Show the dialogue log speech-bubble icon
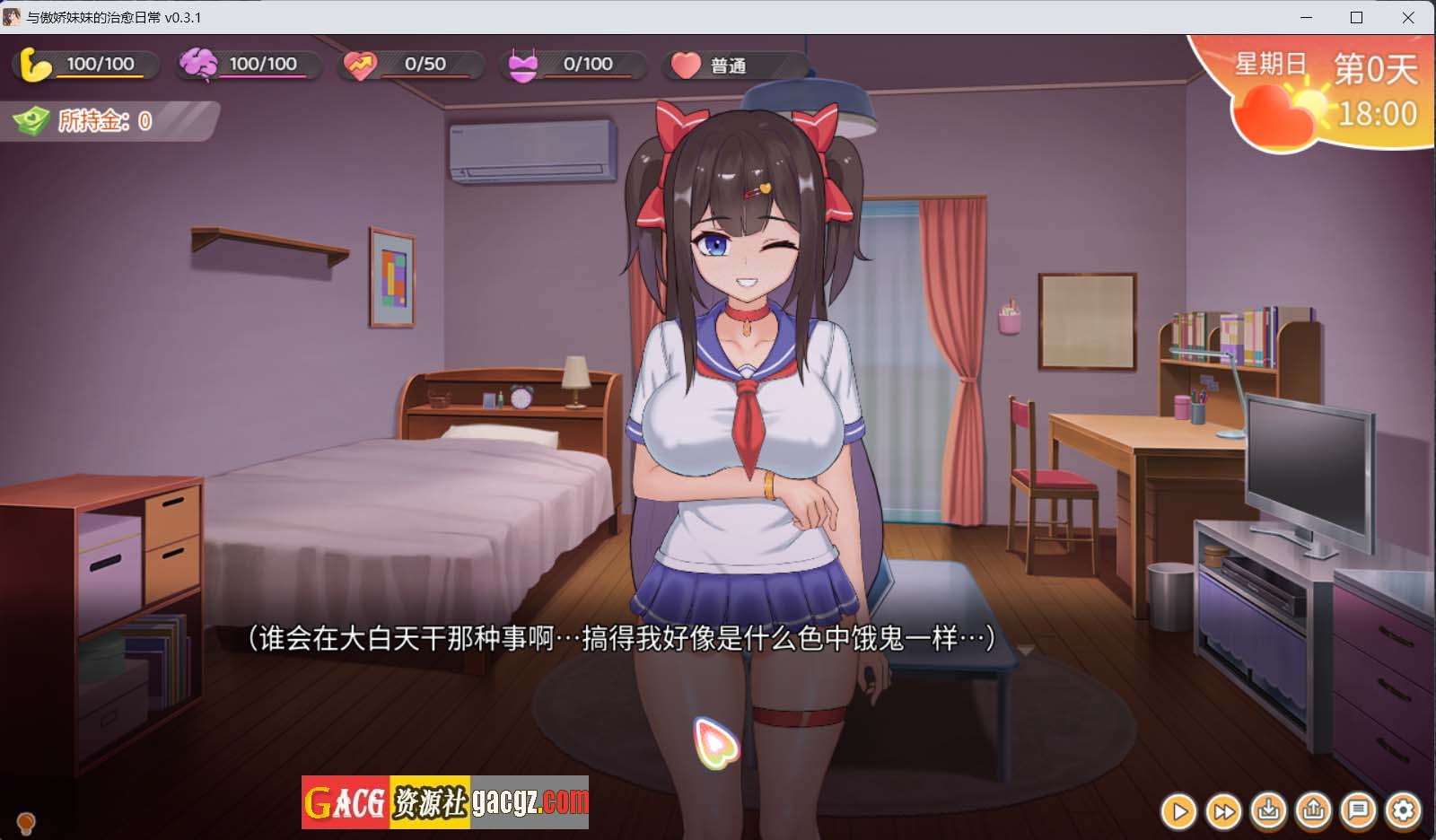This screenshot has height=840, width=1436. pos(1358,811)
